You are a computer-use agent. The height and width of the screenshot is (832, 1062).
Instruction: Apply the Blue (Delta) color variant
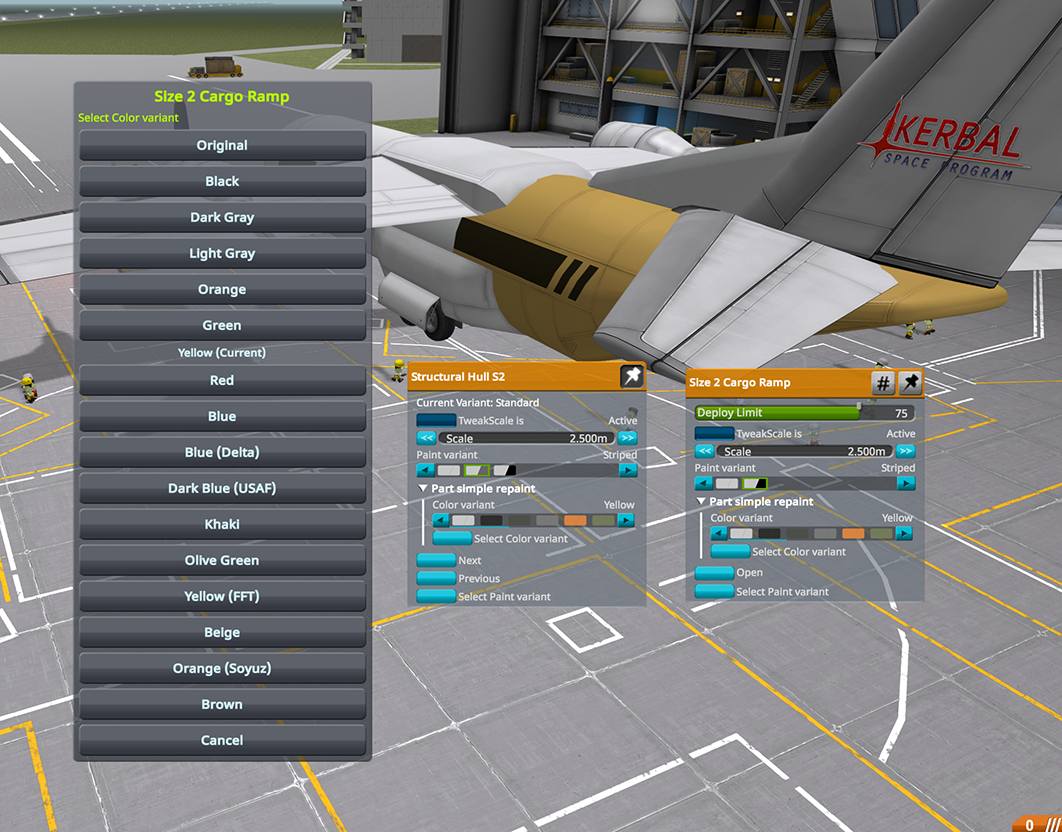tap(222, 452)
